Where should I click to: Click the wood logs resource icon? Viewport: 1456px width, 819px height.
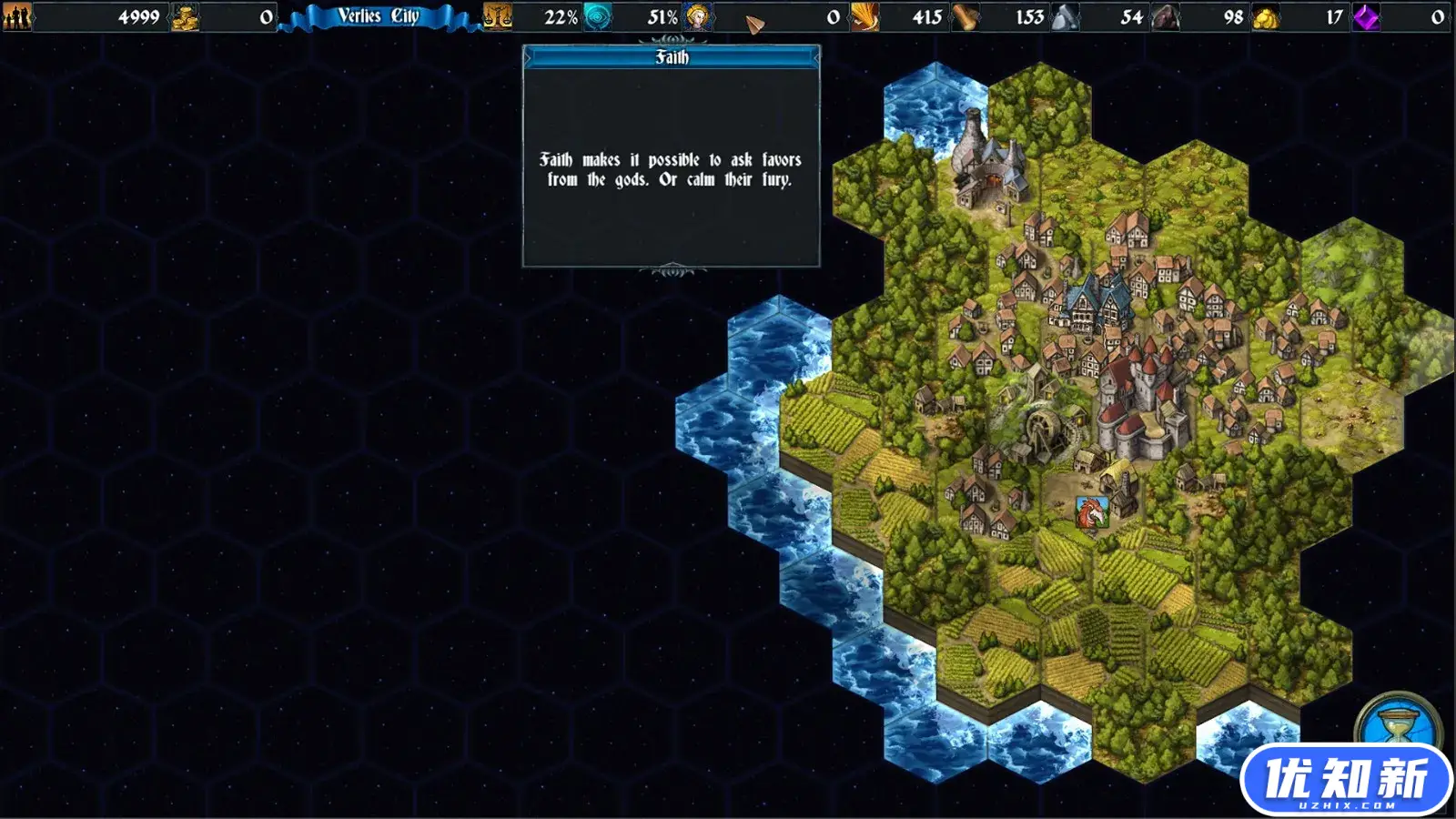(966, 16)
